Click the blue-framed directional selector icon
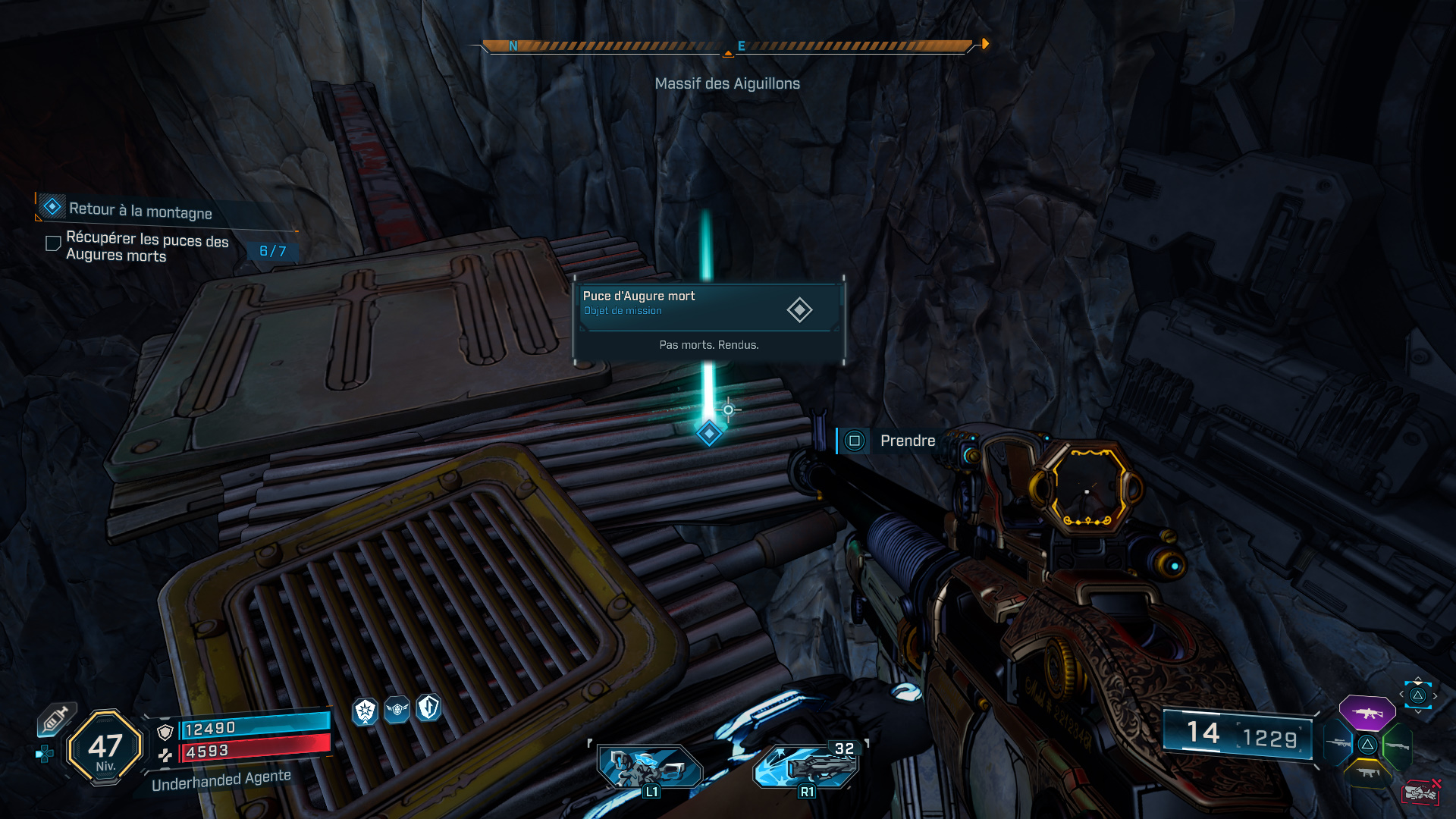Image resolution: width=1456 pixels, height=819 pixels. [1417, 695]
